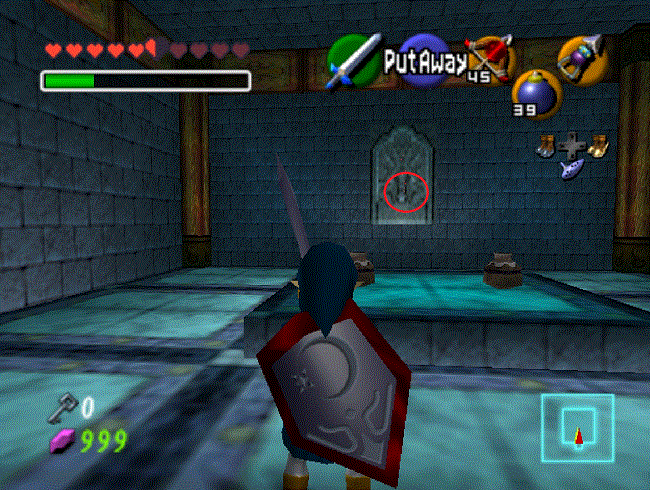Click the blue Put Away action button
The width and height of the screenshot is (650, 490).
(x=424, y=62)
